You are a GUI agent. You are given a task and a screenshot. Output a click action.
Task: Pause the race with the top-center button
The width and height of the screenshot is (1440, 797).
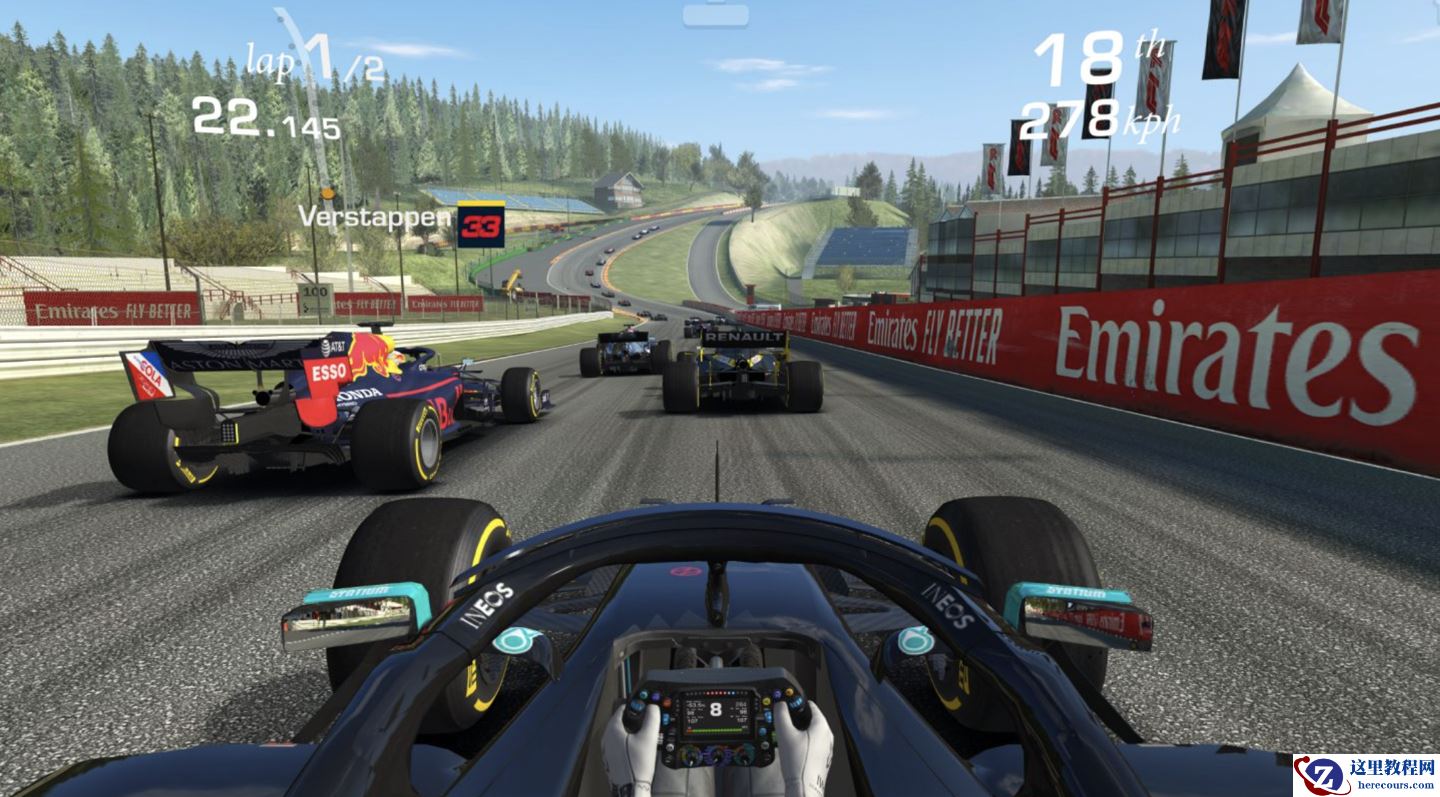[715, 14]
